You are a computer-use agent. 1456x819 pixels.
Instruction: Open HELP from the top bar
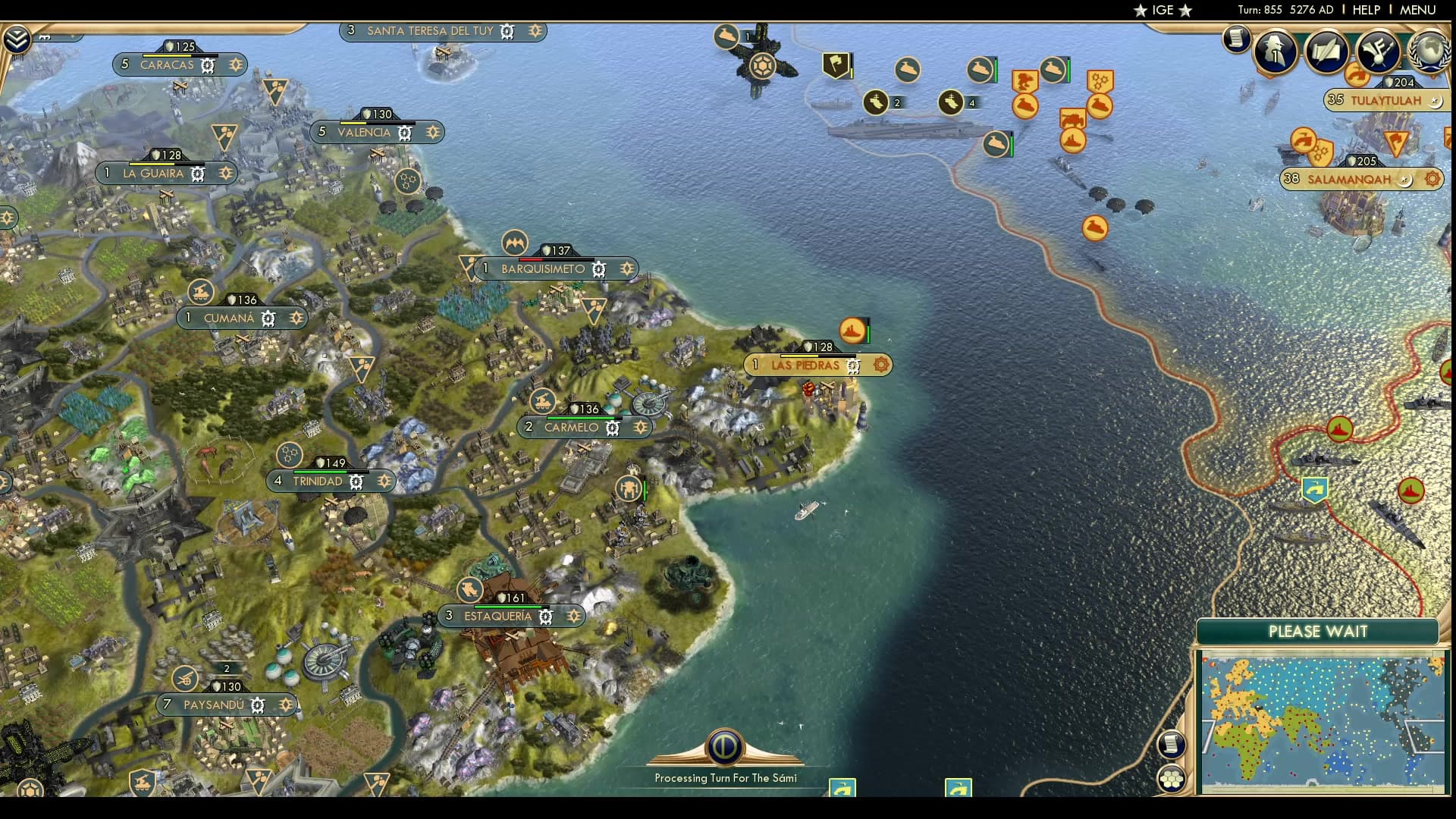(1365, 10)
